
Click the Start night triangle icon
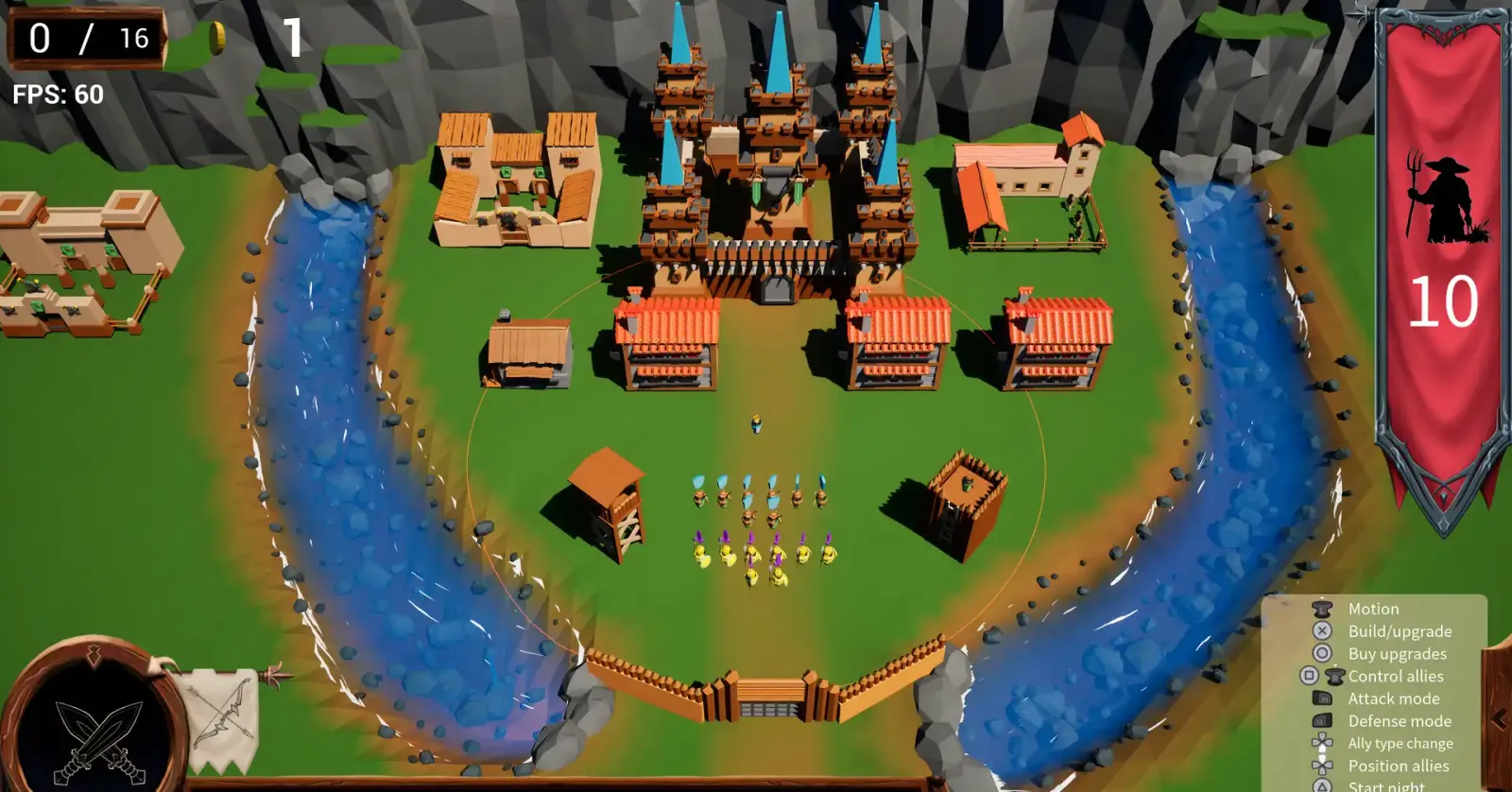pyautogui.click(x=1320, y=784)
